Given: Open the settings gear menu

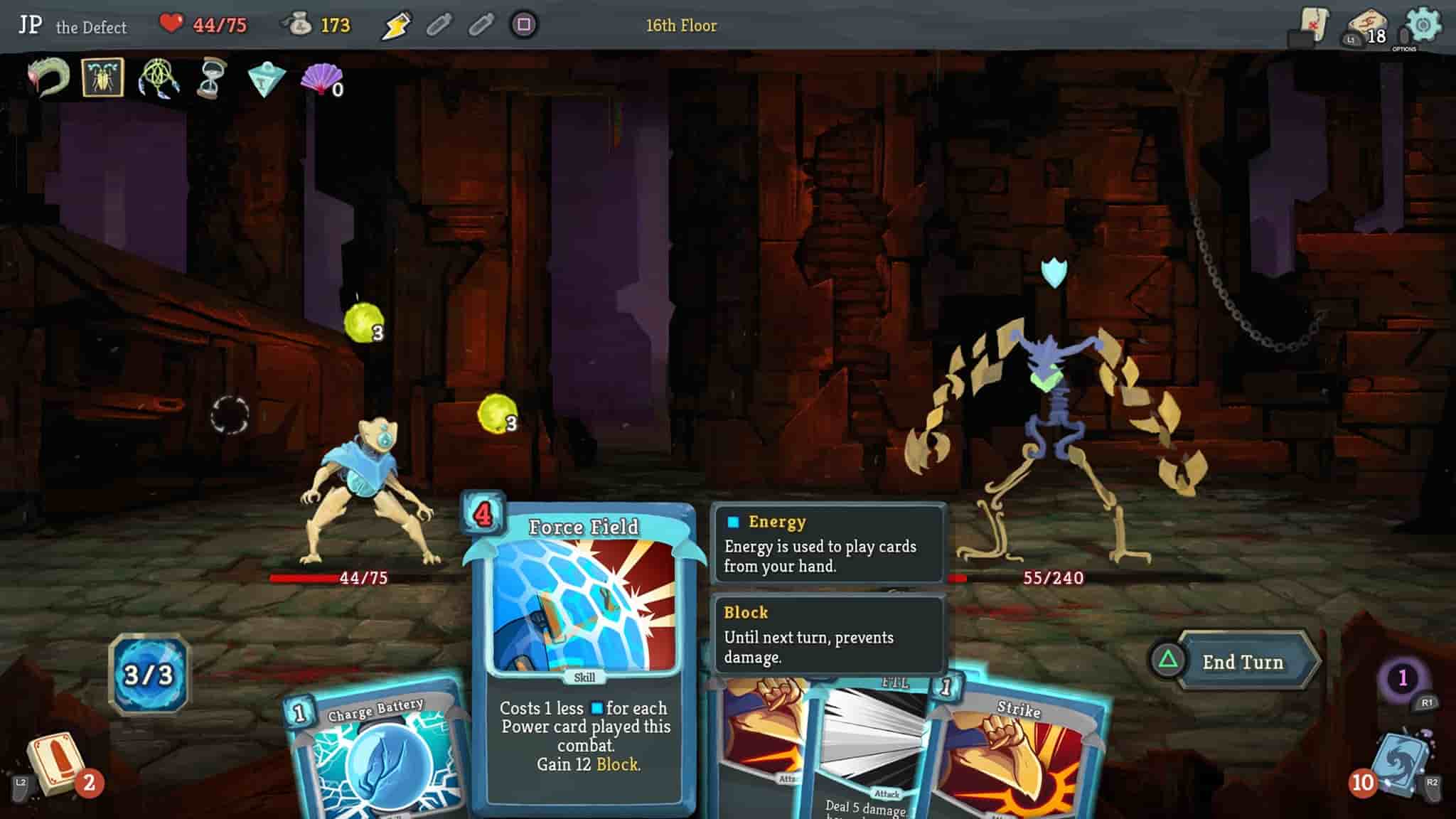Looking at the screenshot, I should 1423,26.
